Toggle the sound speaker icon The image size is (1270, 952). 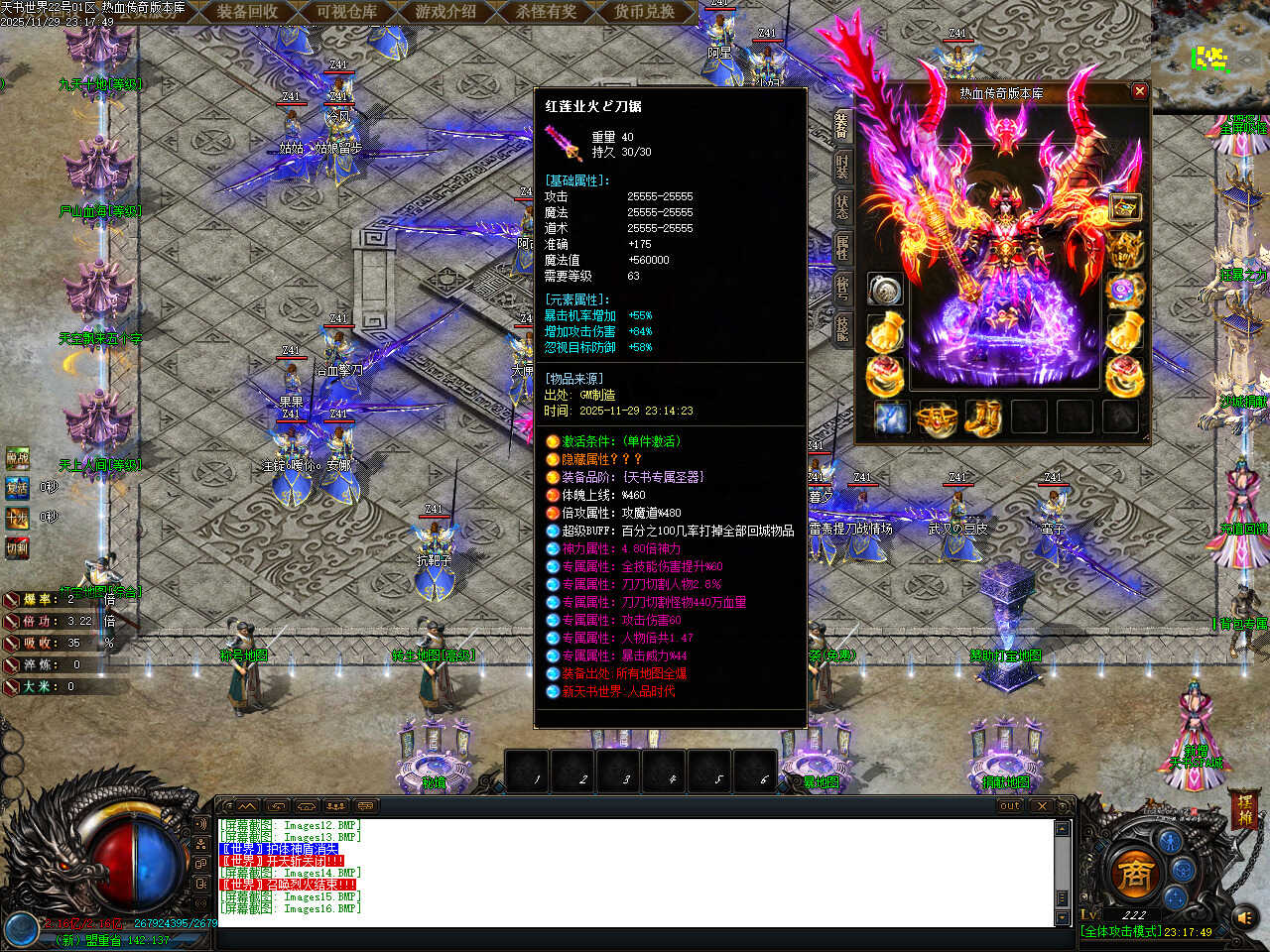(x=1244, y=918)
